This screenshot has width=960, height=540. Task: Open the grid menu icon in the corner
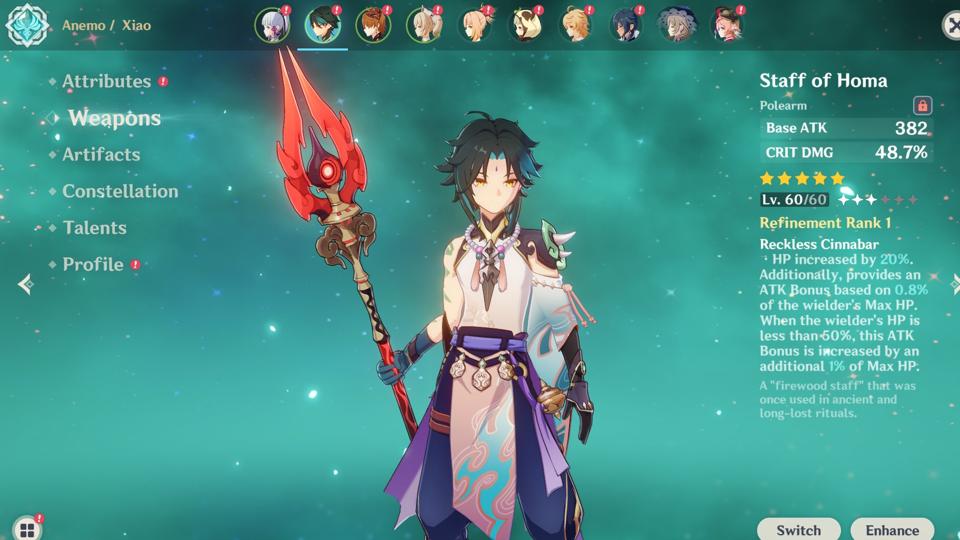pyautogui.click(x=27, y=529)
